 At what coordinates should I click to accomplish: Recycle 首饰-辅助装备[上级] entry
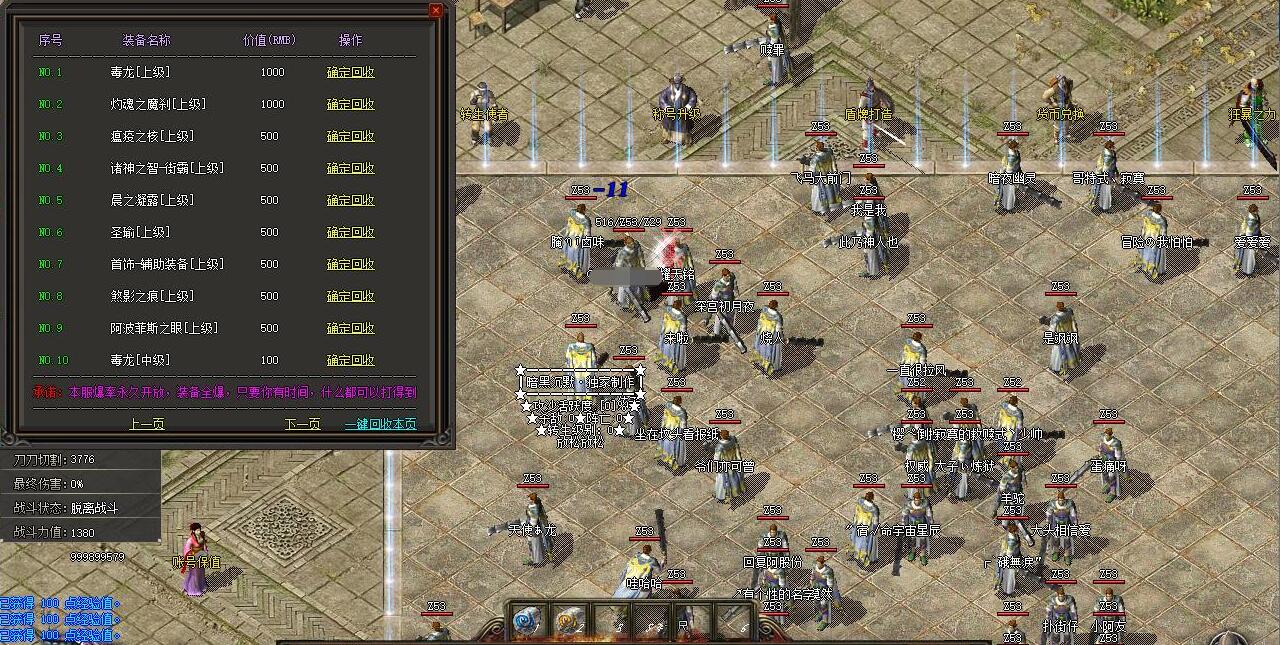pyautogui.click(x=351, y=264)
